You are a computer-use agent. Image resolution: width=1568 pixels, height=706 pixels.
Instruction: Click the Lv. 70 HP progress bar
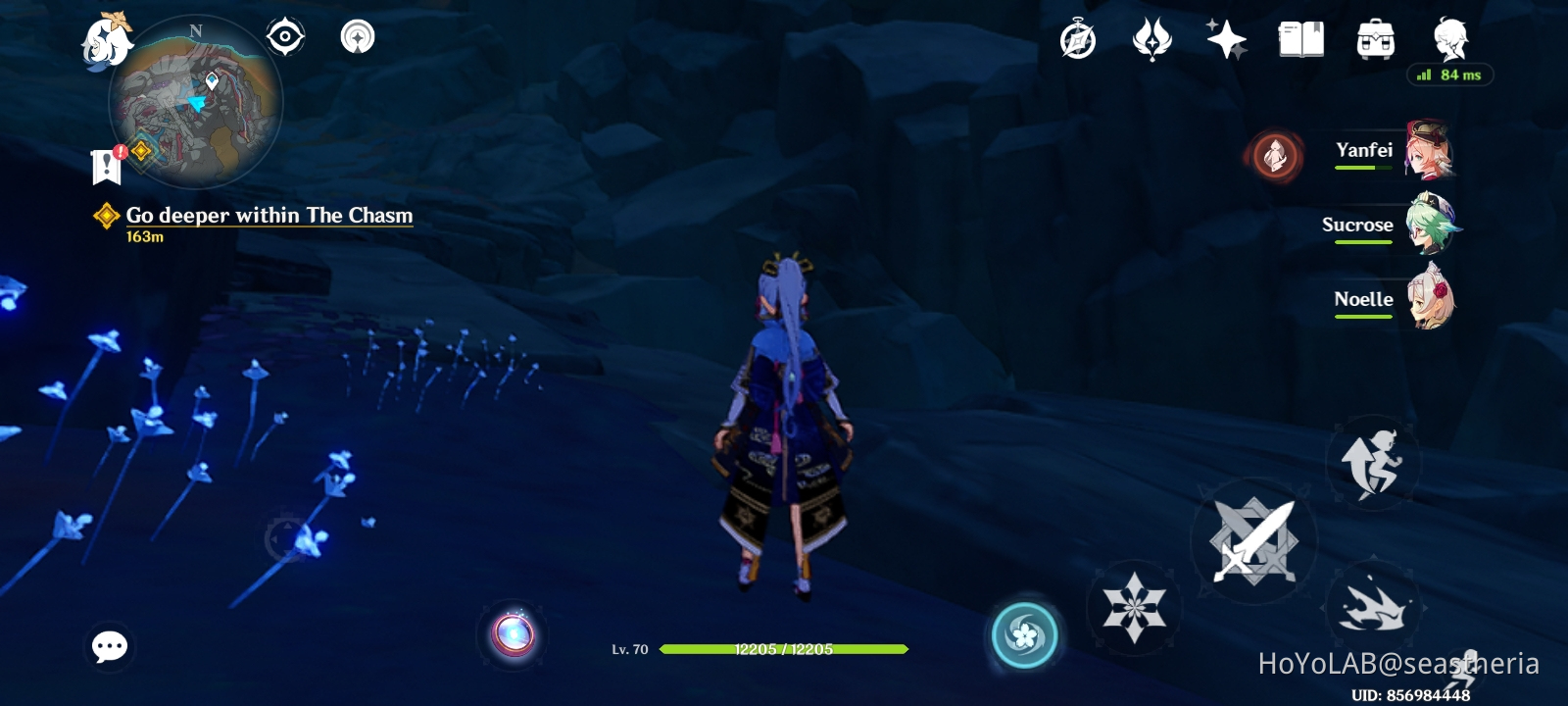784,647
